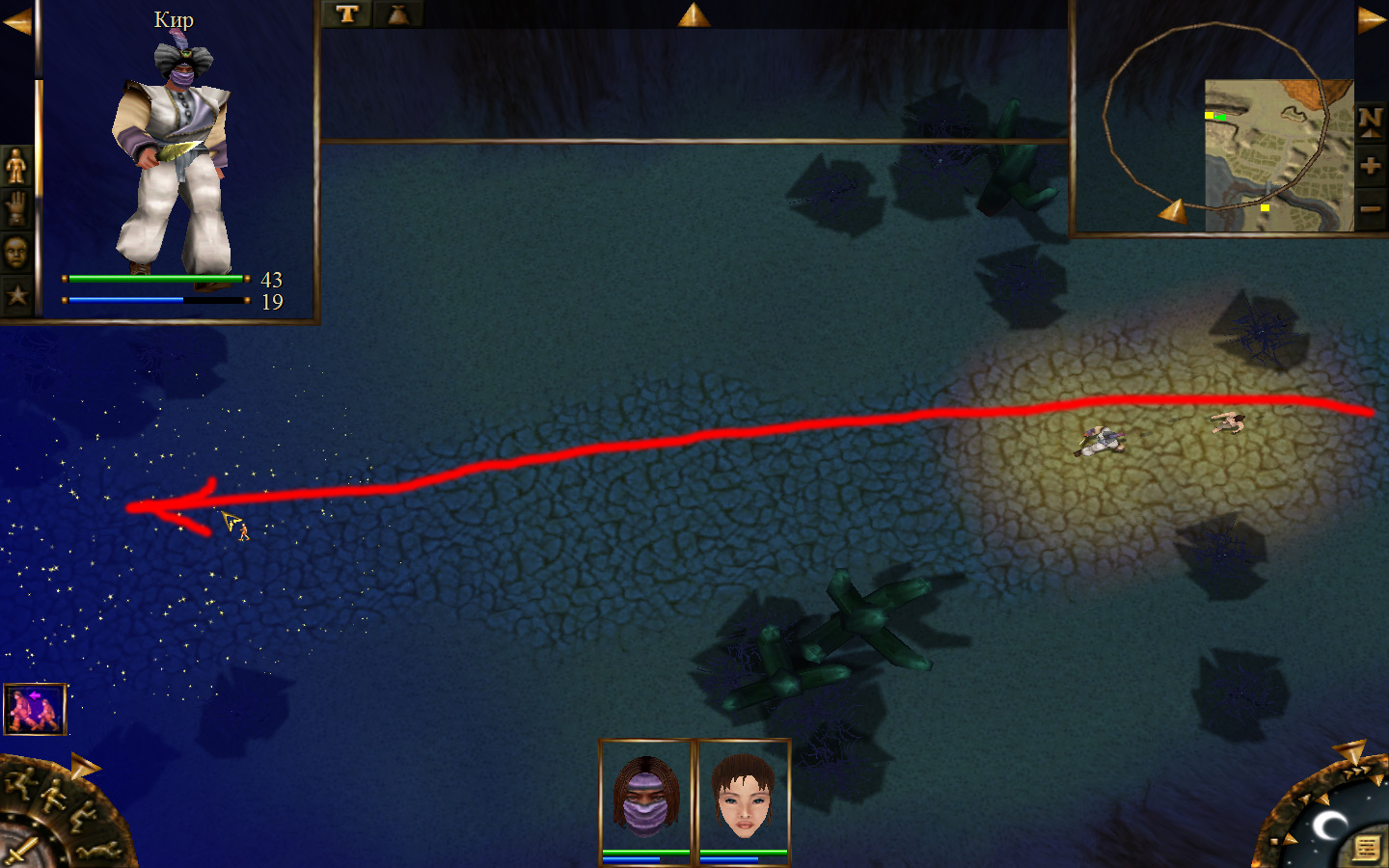The height and width of the screenshot is (868, 1389).
Task: Click the gold arrow in the top-right corner
Action: pyautogui.click(x=1372, y=19)
